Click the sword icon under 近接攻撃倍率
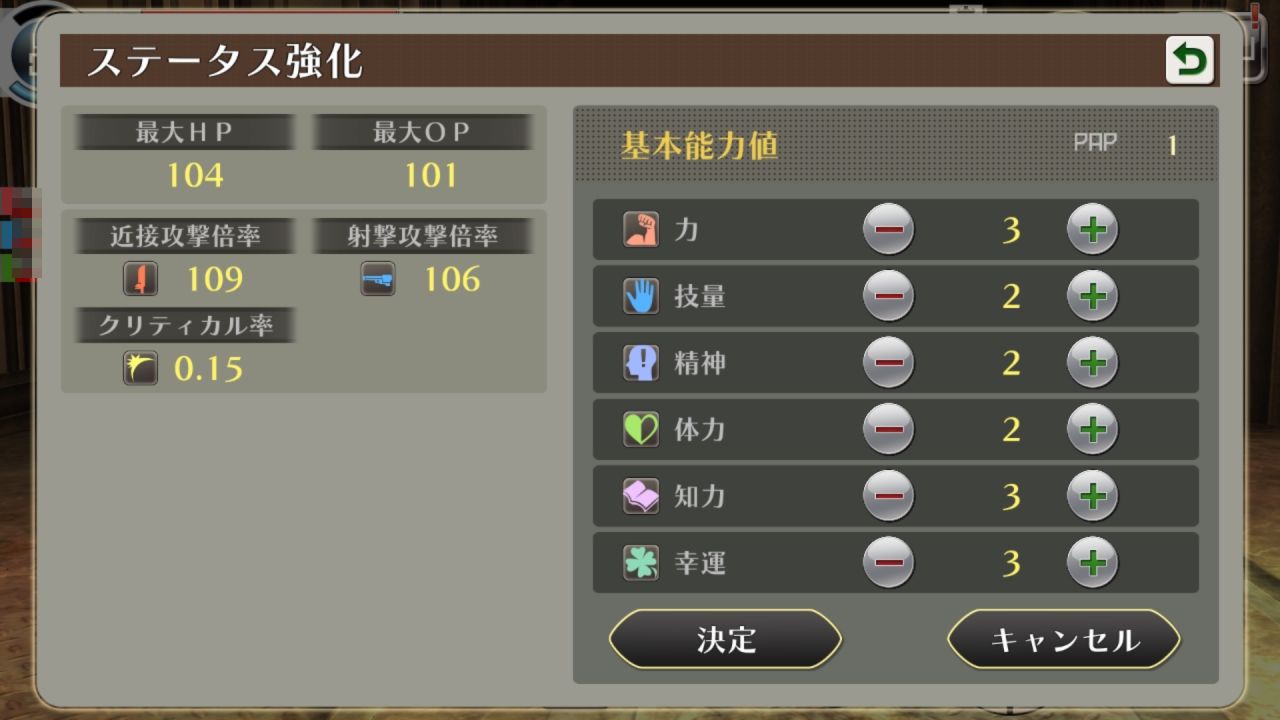This screenshot has height=720, width=1280. click(x=140, y=279)
